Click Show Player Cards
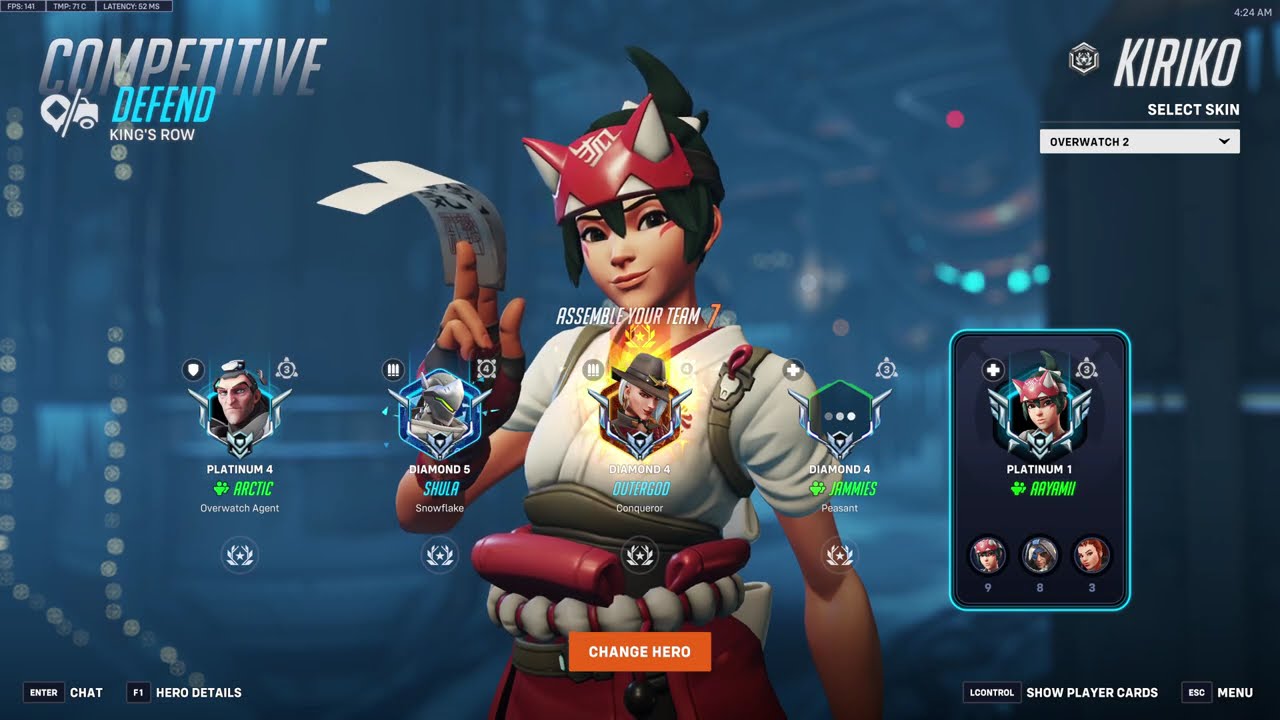This screenshot has height=720, width=1280. point(1061,692)
